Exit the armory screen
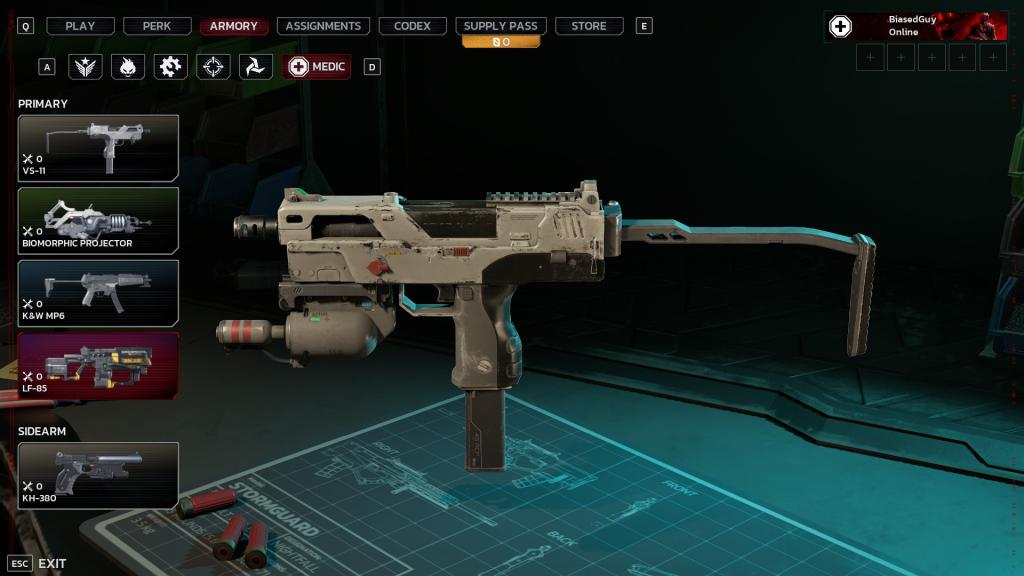 pyautogui.click(x=38, y=563)
